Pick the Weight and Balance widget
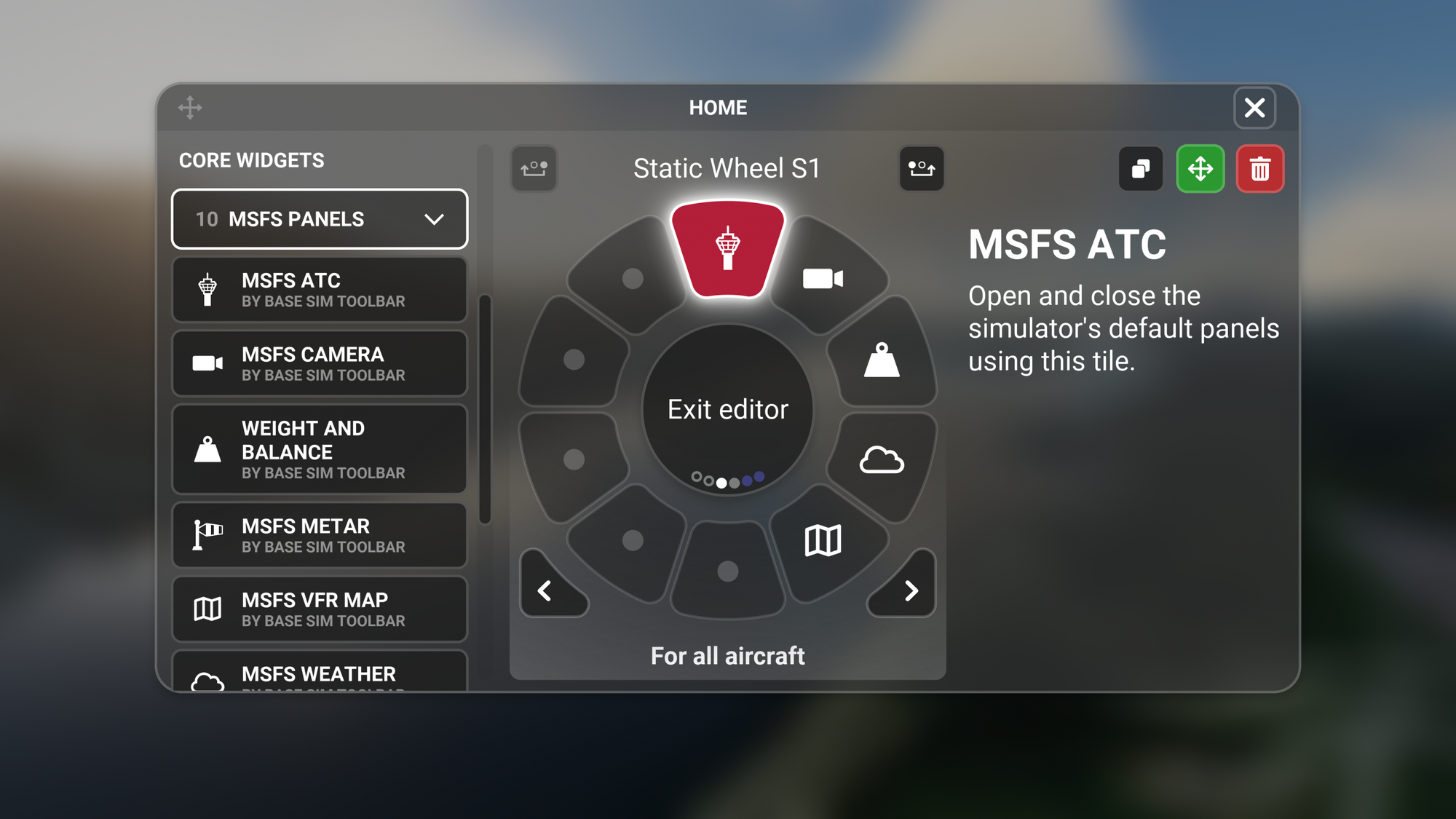 pyautogui.click(x=320, y=449)
